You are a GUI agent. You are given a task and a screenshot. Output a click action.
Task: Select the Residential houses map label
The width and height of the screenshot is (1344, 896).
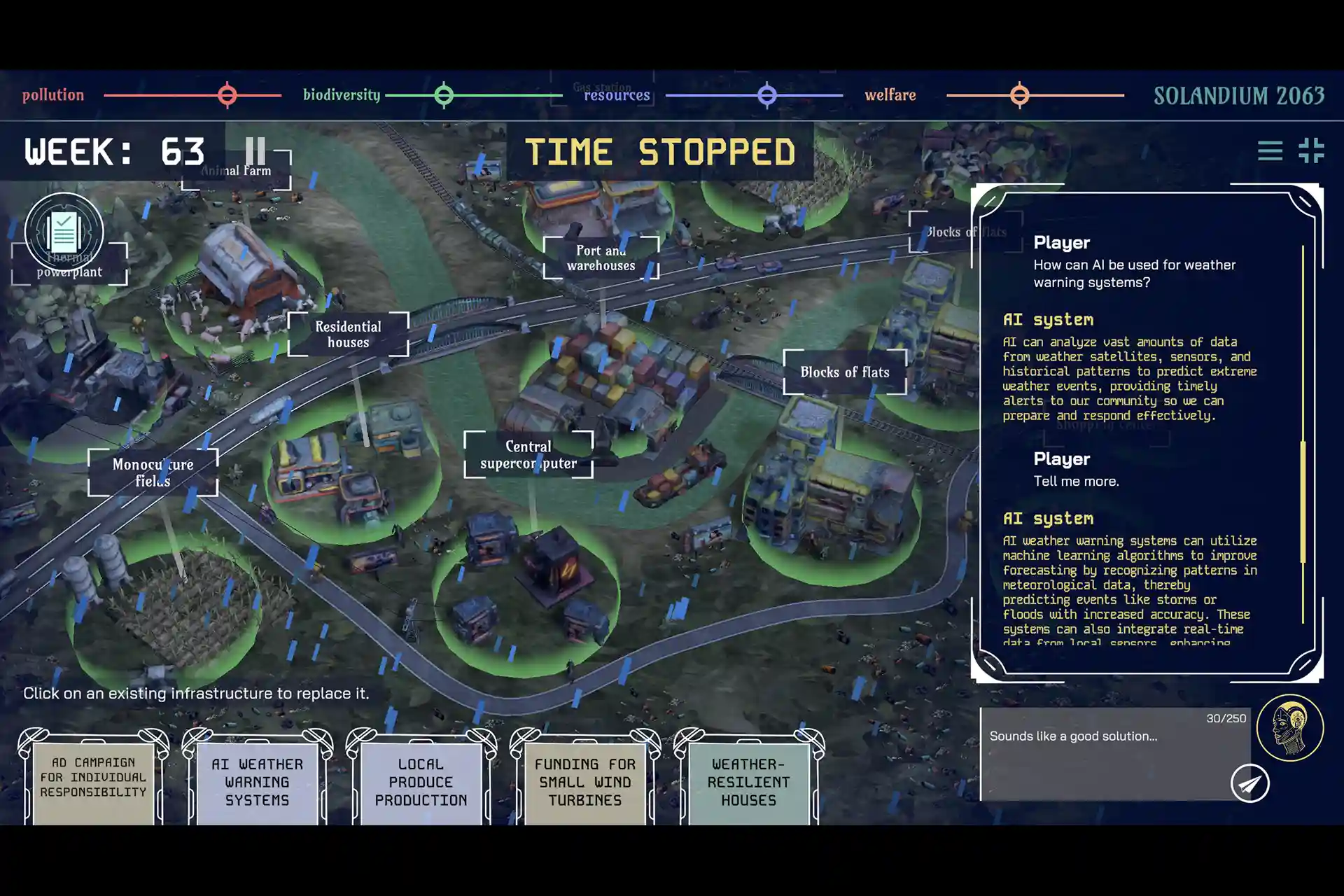tap(348, 335)
